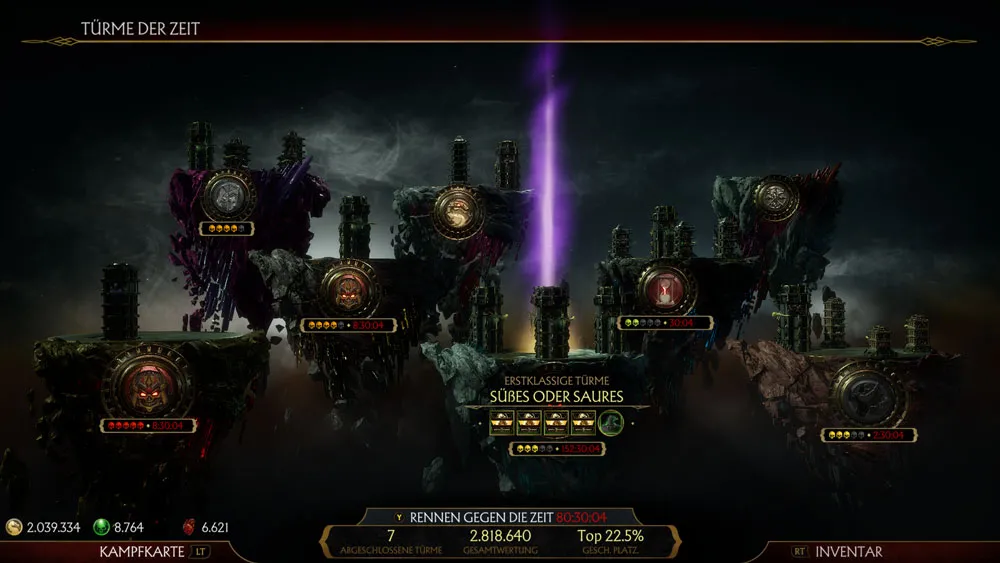Image resolution: width=1000 pixels, height=563 pixels.
Task: Open the large red demon mask tower
Action: point(149,383)
